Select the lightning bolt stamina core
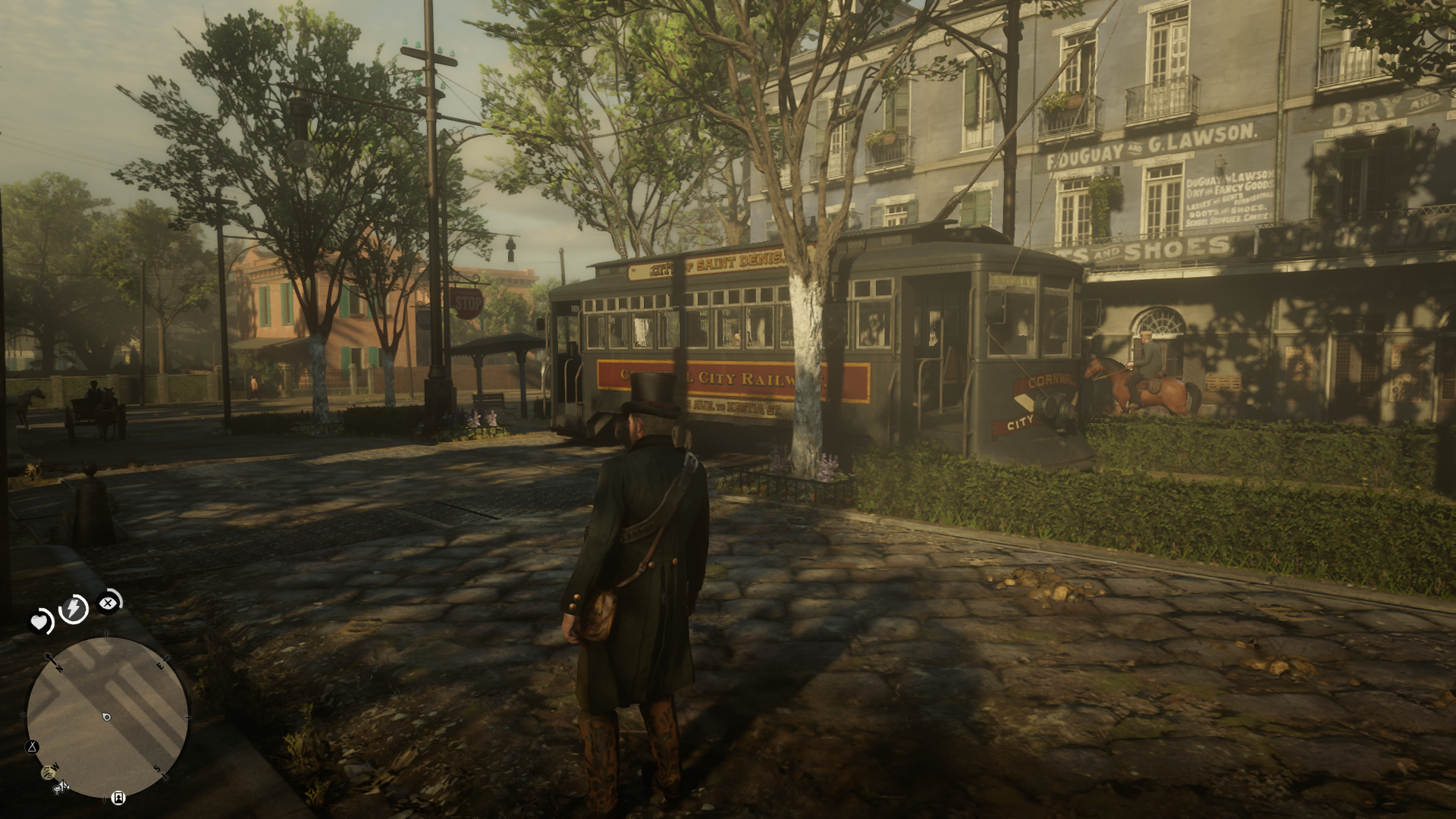This screenshot has height=819, width=1456. coord(74,608)
